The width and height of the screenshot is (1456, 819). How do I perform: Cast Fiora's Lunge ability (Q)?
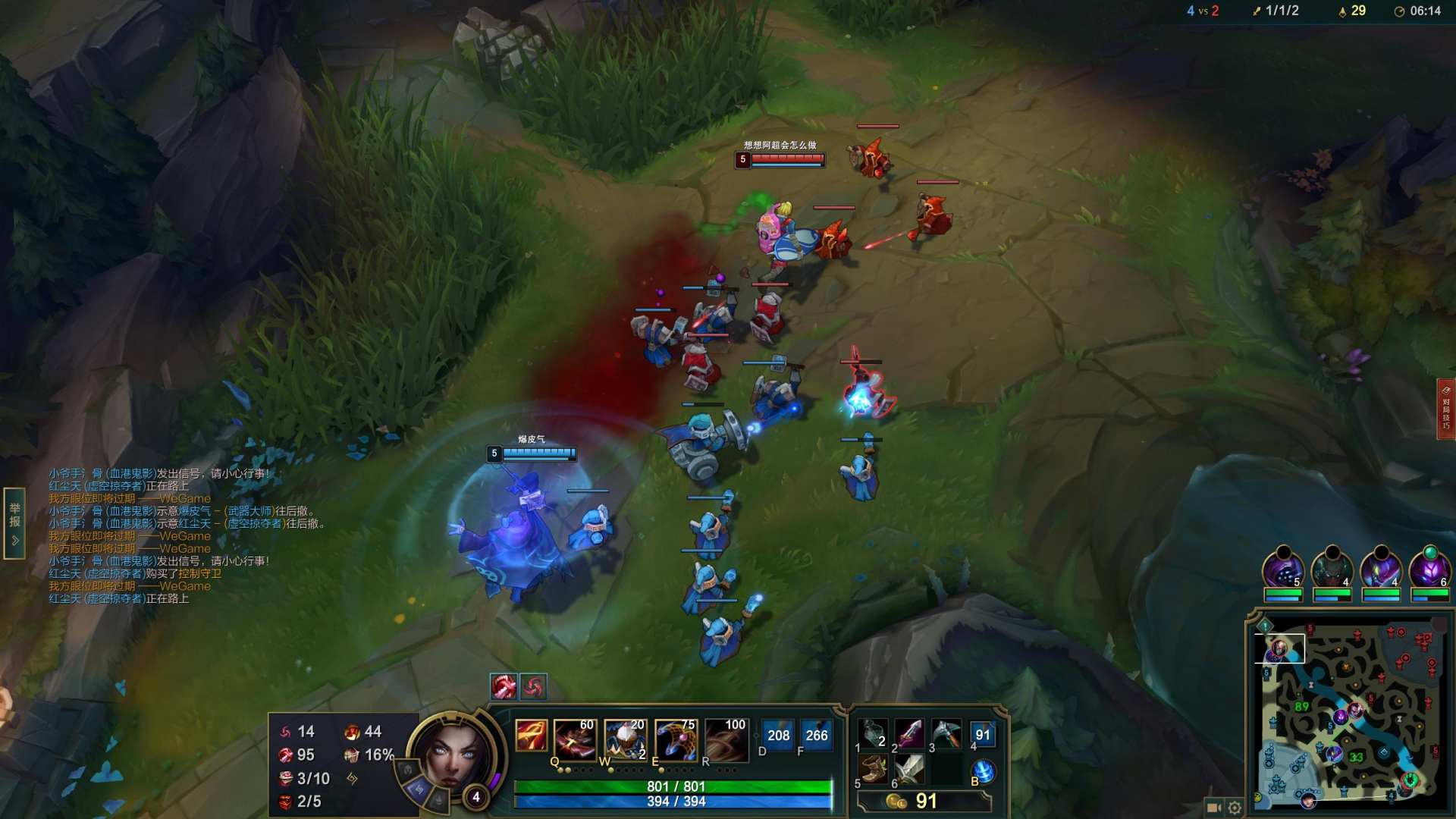coord(574,738)
